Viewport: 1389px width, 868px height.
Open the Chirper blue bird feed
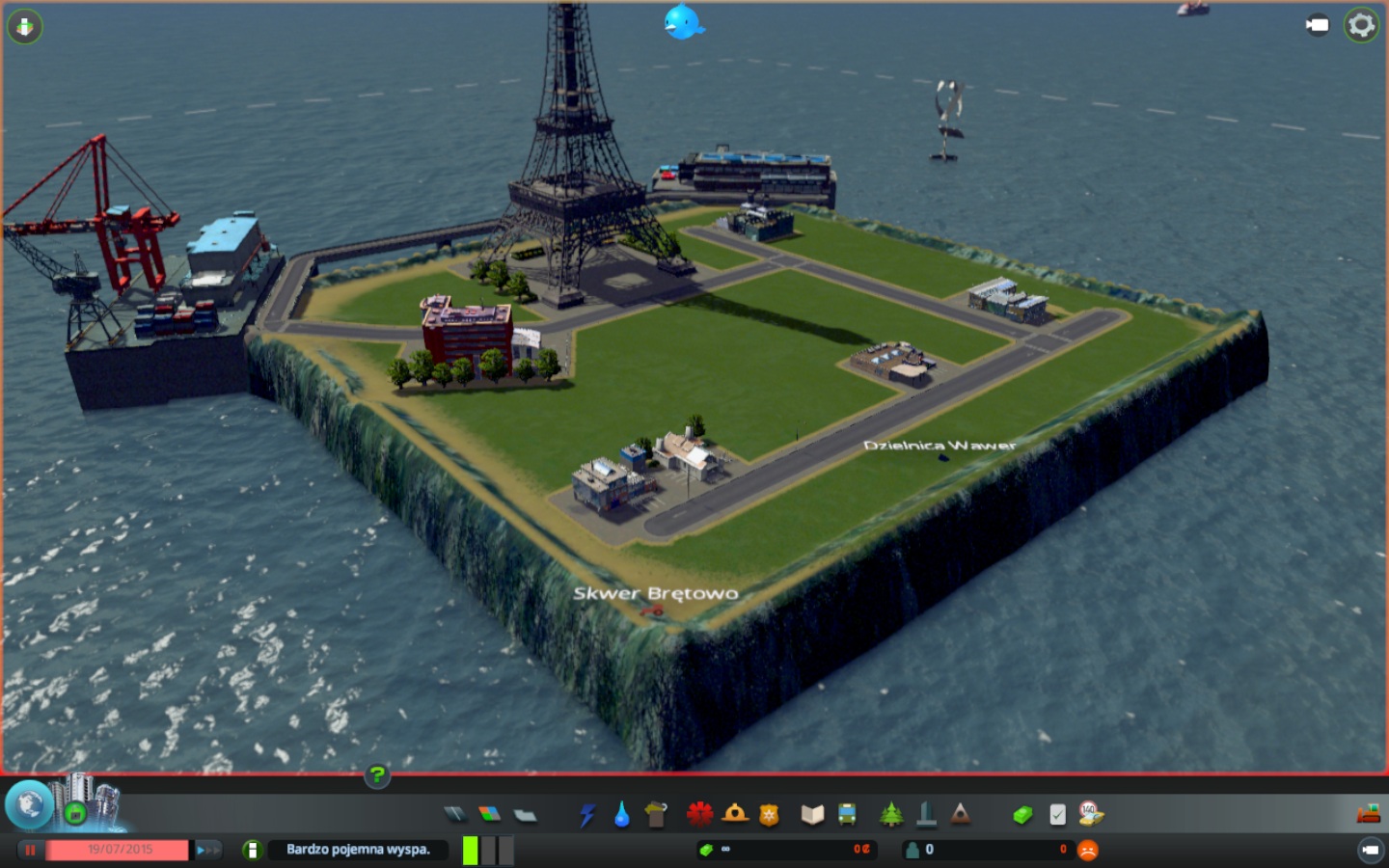pos(683,22)
